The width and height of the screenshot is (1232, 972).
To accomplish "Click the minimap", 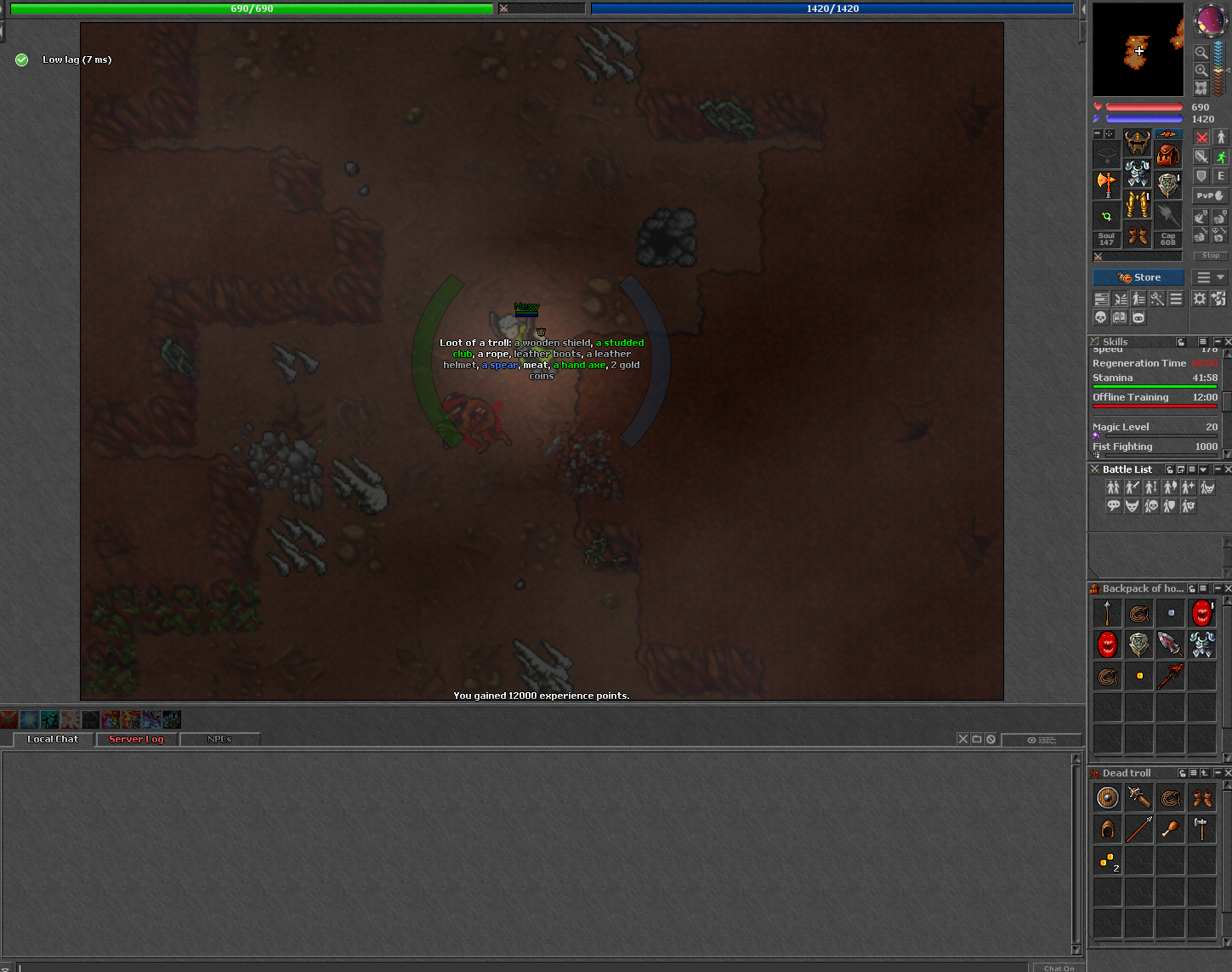I will [1138, 49].
